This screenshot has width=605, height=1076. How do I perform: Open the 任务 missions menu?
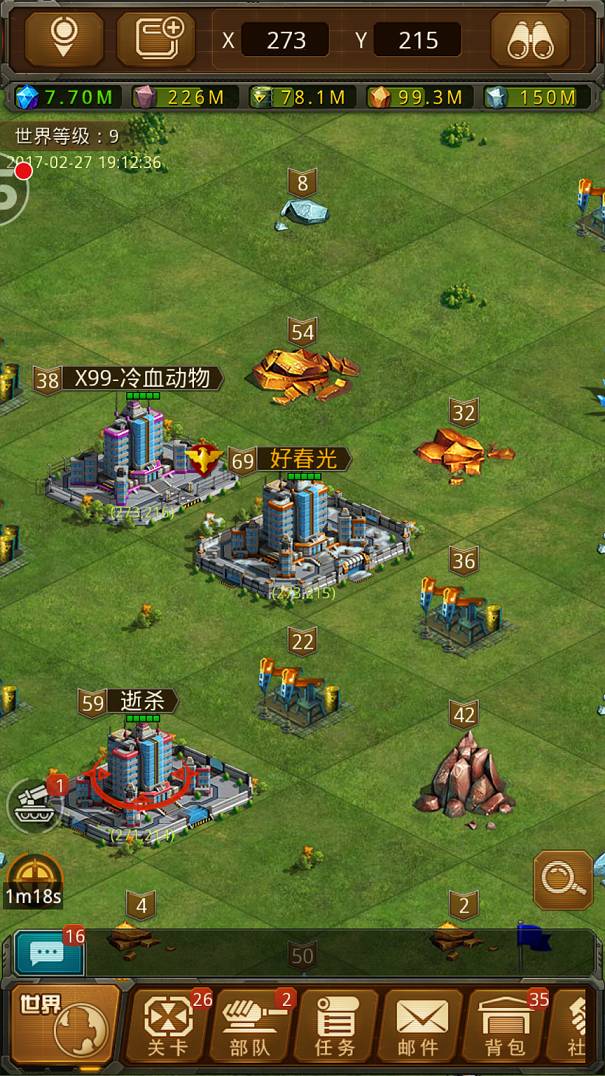[x=335, y=1025]
